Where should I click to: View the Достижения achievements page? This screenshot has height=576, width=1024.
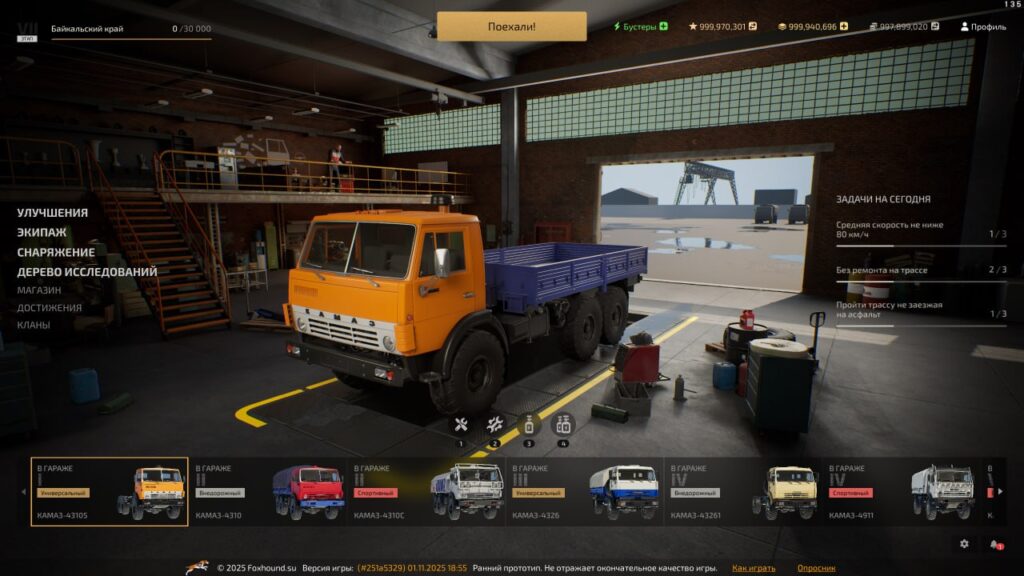(x=49, y=308)
